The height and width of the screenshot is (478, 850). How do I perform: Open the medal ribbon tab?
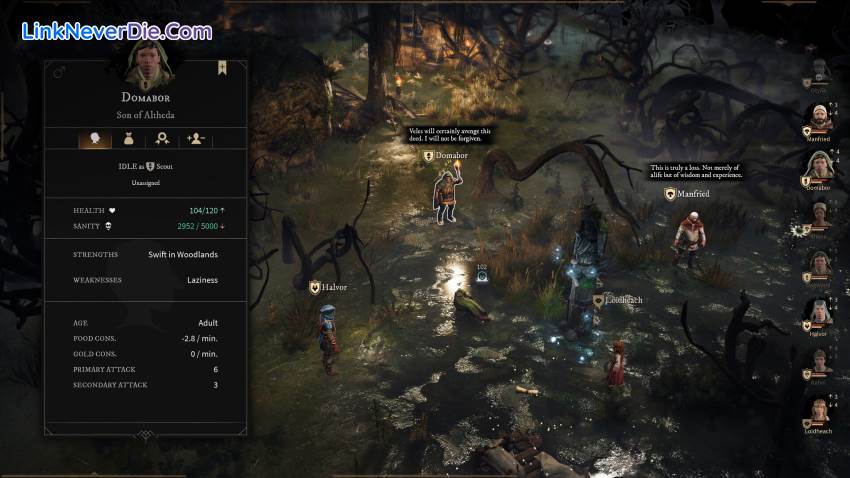pos(162,139)
